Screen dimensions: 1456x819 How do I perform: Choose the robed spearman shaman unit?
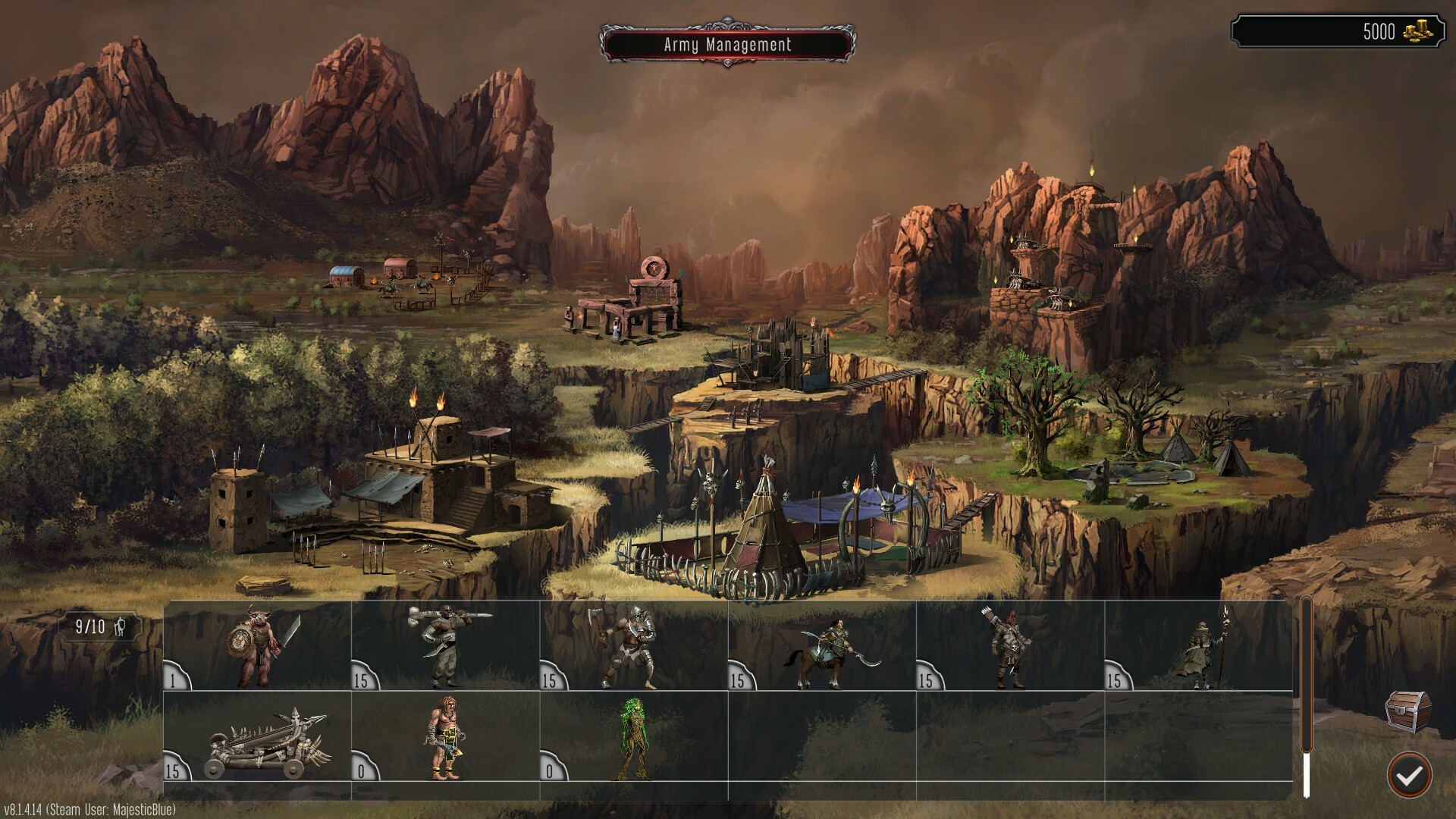[1198, 646]
